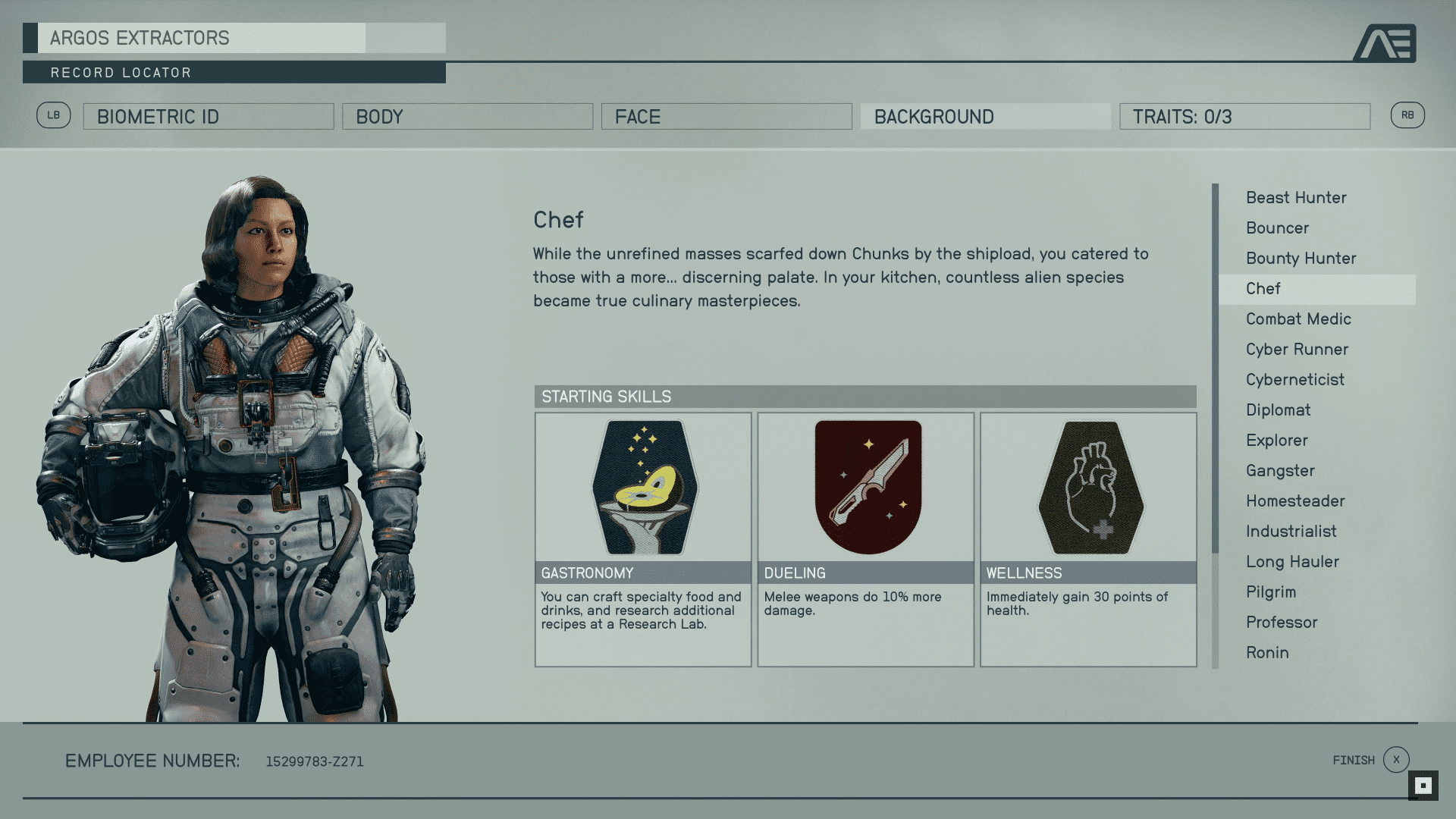1456x819 pixels.
Task: Choose Cyber Runner background
Action: coord(1297,350)
